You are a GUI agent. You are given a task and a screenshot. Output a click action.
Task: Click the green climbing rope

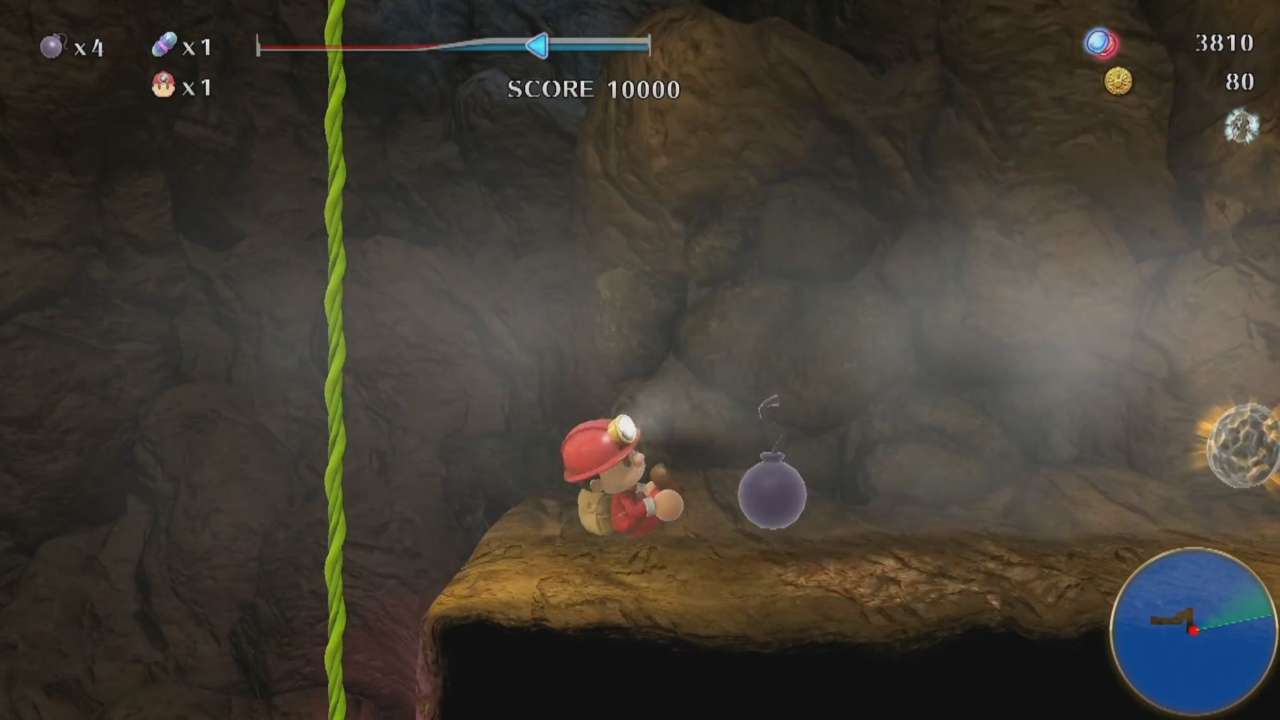tap(335, 350)
